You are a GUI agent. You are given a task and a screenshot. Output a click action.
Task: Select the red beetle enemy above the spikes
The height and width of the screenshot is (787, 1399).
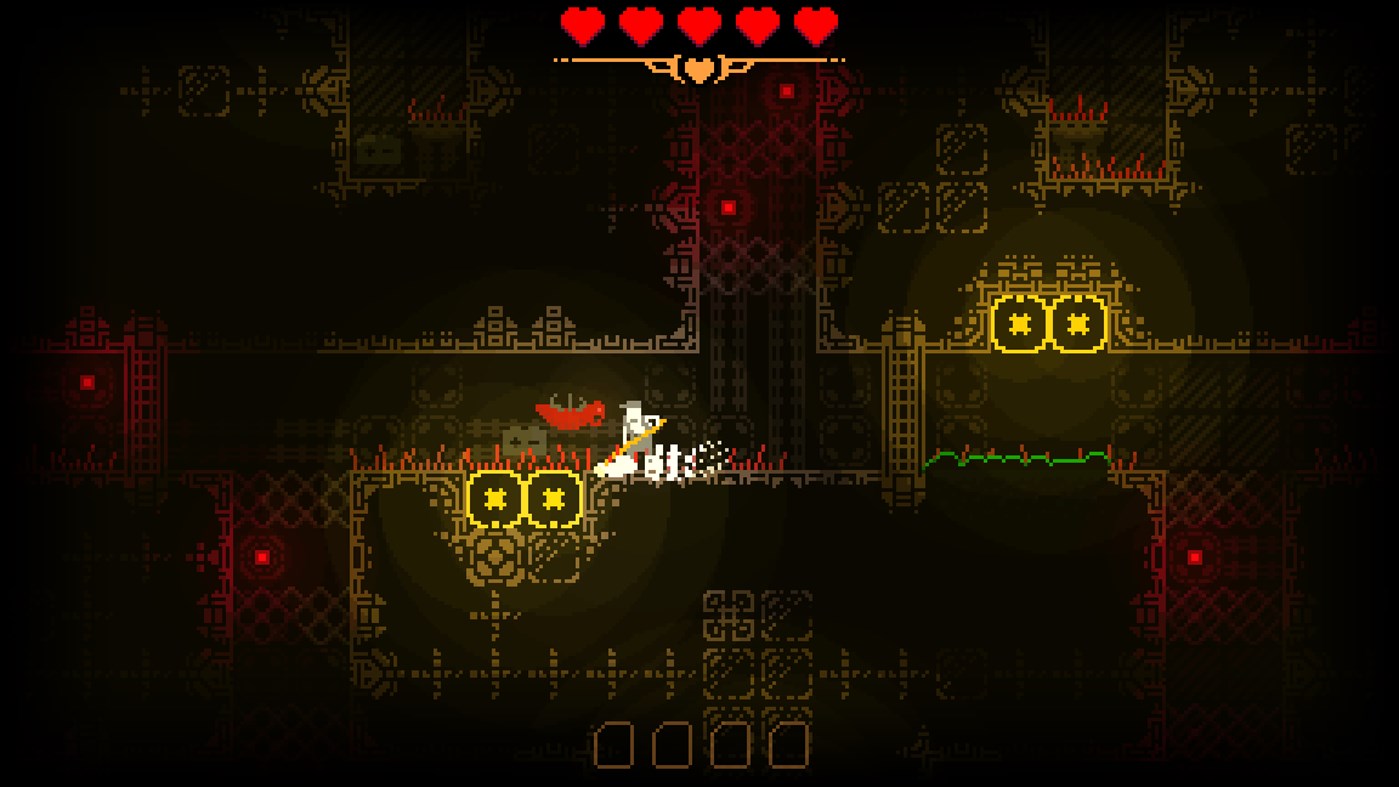(568, 414)
